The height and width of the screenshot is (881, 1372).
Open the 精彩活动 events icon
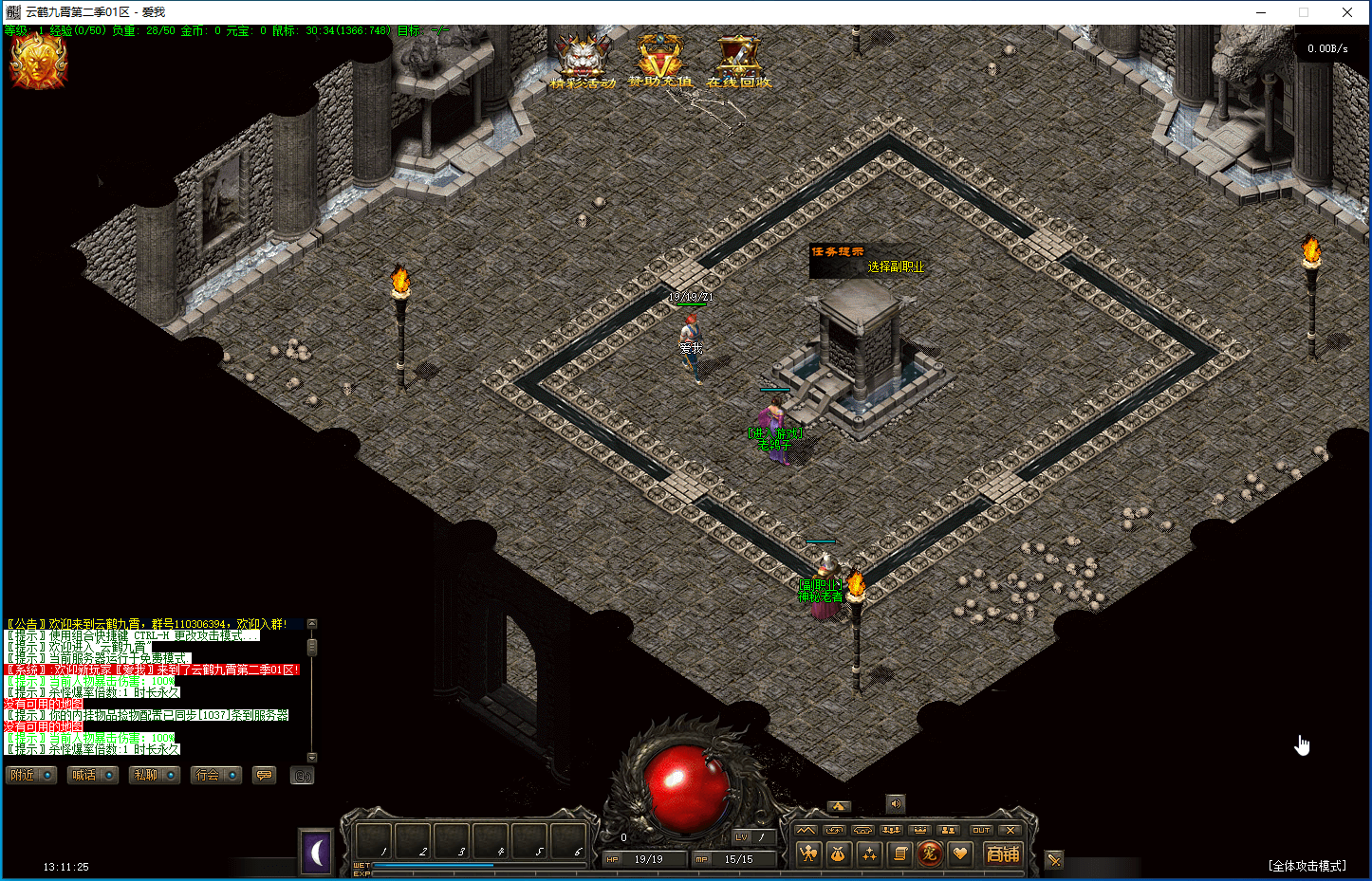583,60
